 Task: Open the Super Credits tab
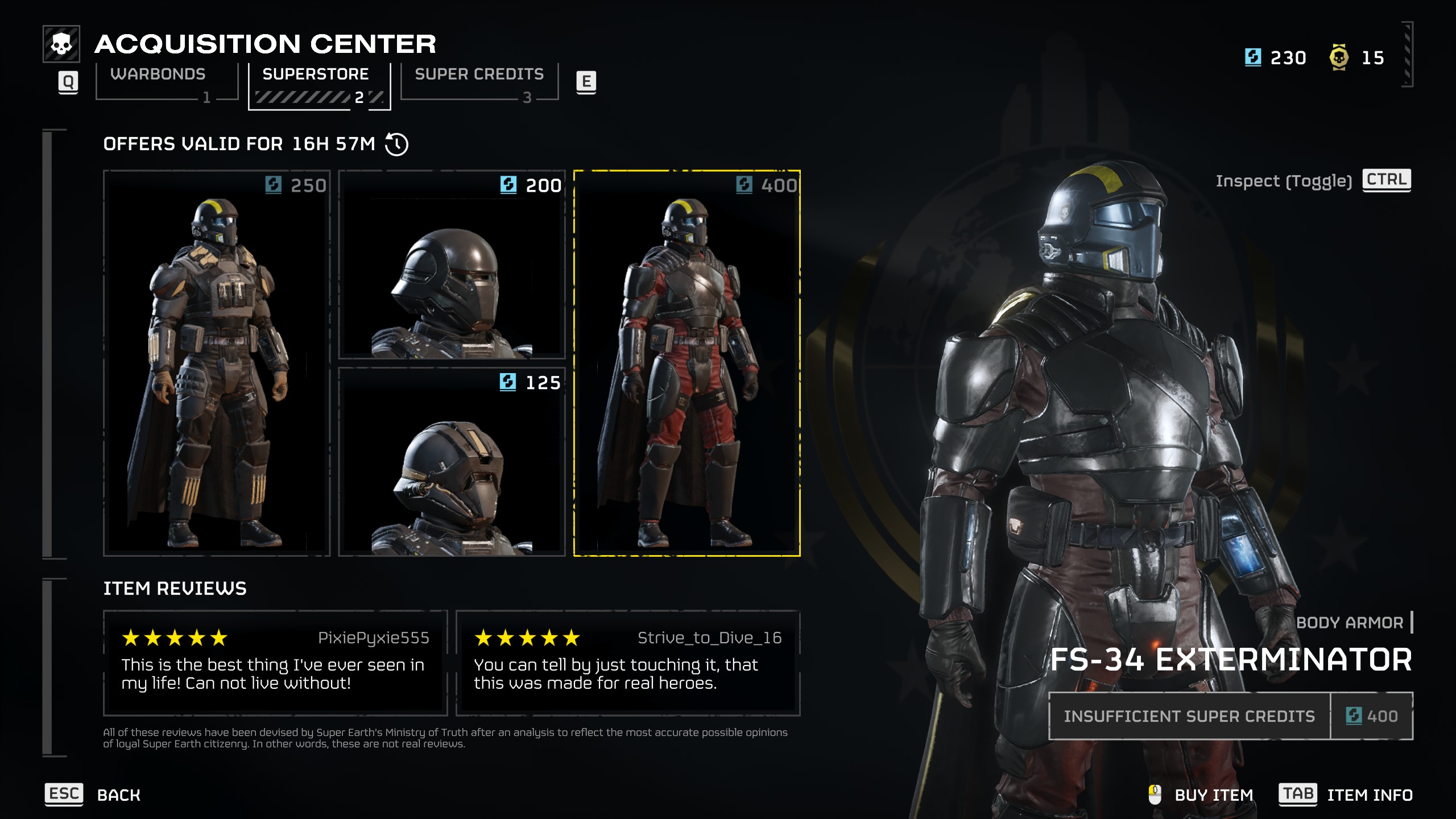tap(479, 81)
